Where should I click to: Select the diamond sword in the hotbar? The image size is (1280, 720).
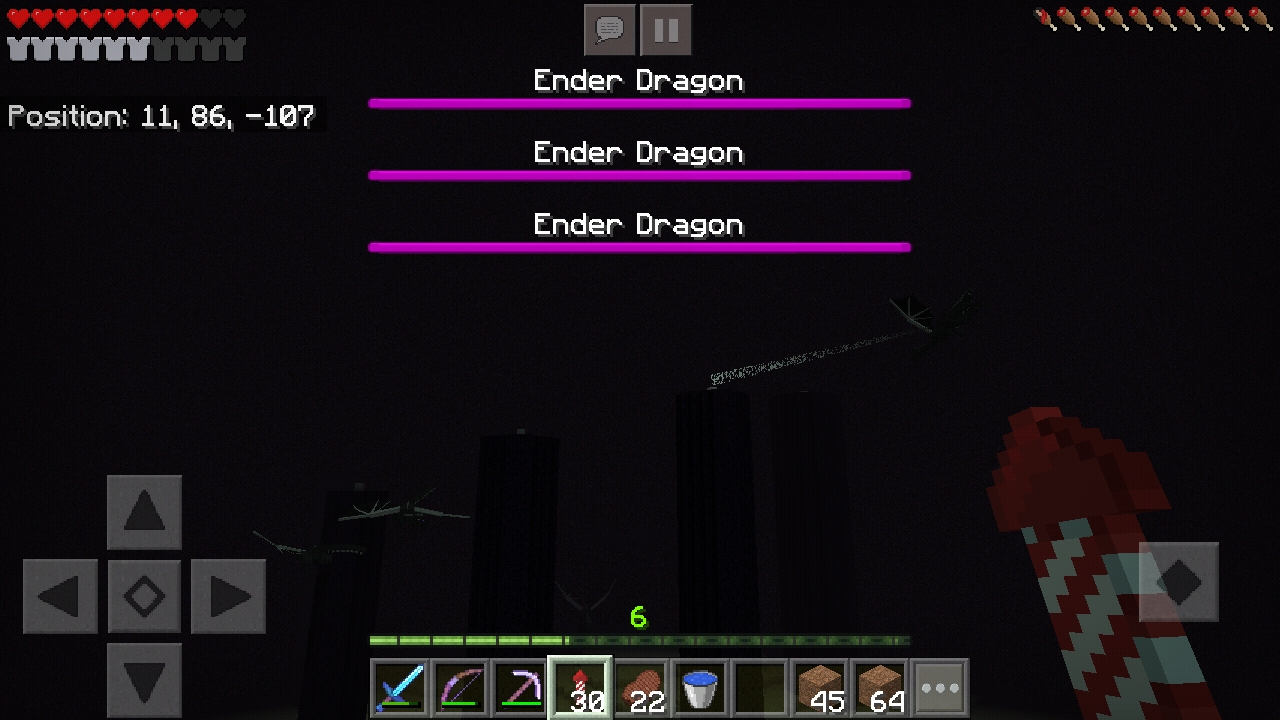pos(400,687)
